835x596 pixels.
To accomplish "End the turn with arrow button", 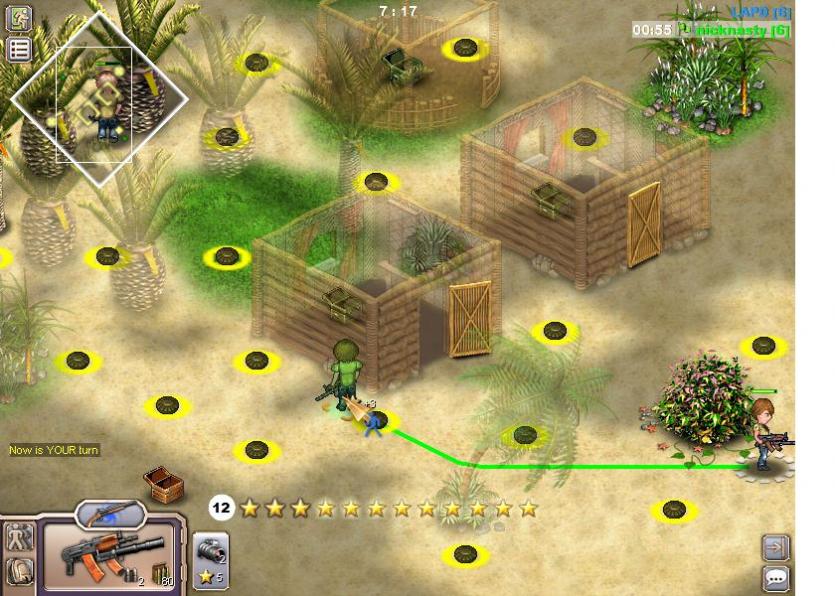I will pos(775,547).
